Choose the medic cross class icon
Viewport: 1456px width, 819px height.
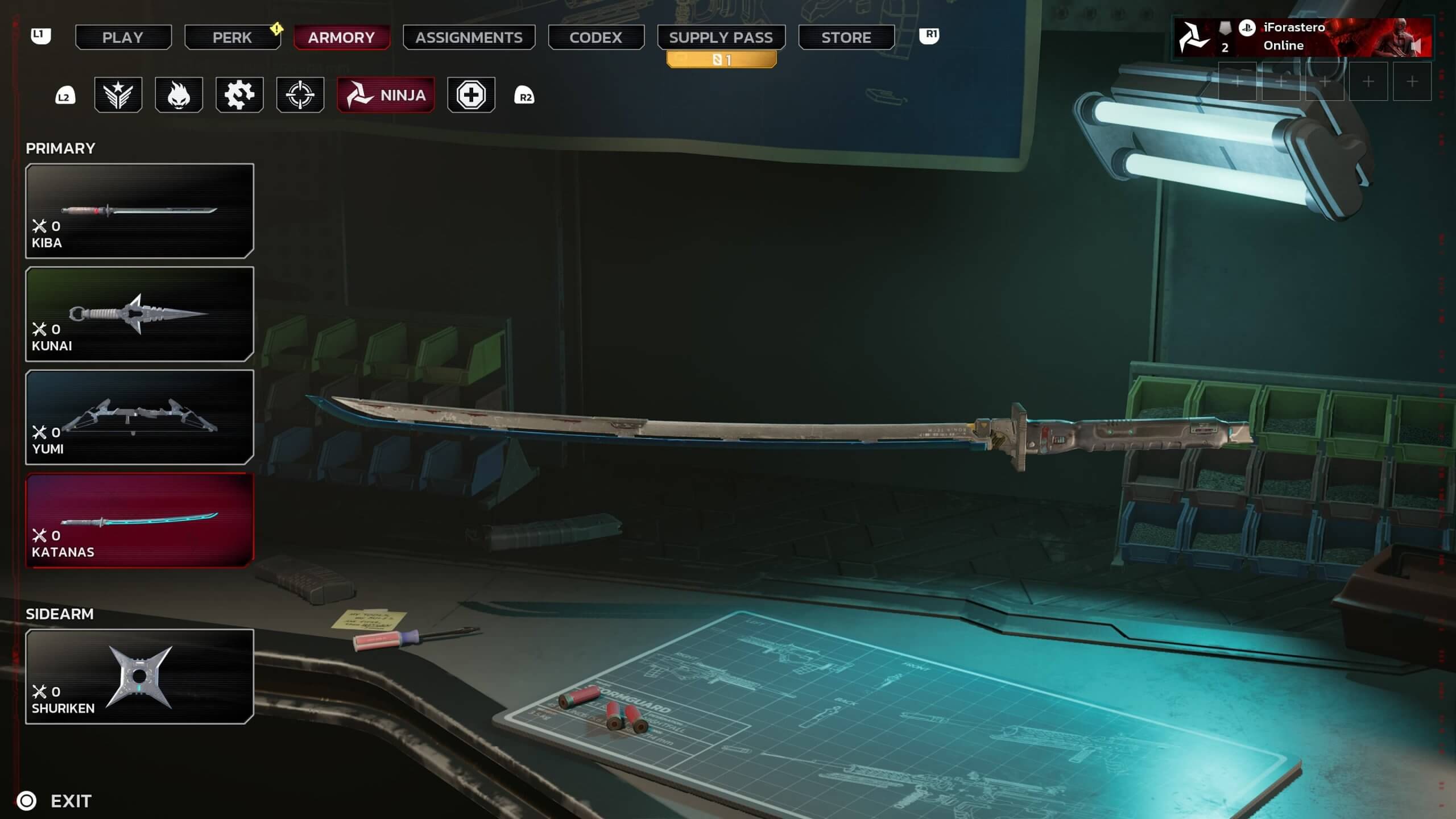tap(471, 95)
